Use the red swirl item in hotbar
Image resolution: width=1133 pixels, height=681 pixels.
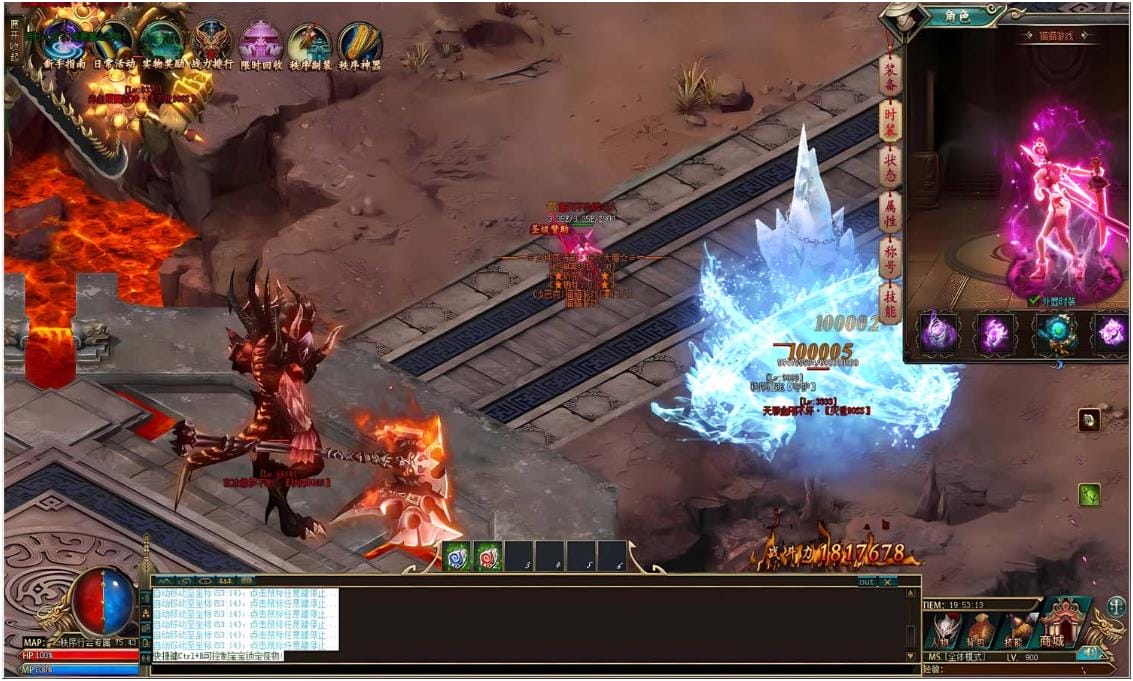[x=487, y=556]
